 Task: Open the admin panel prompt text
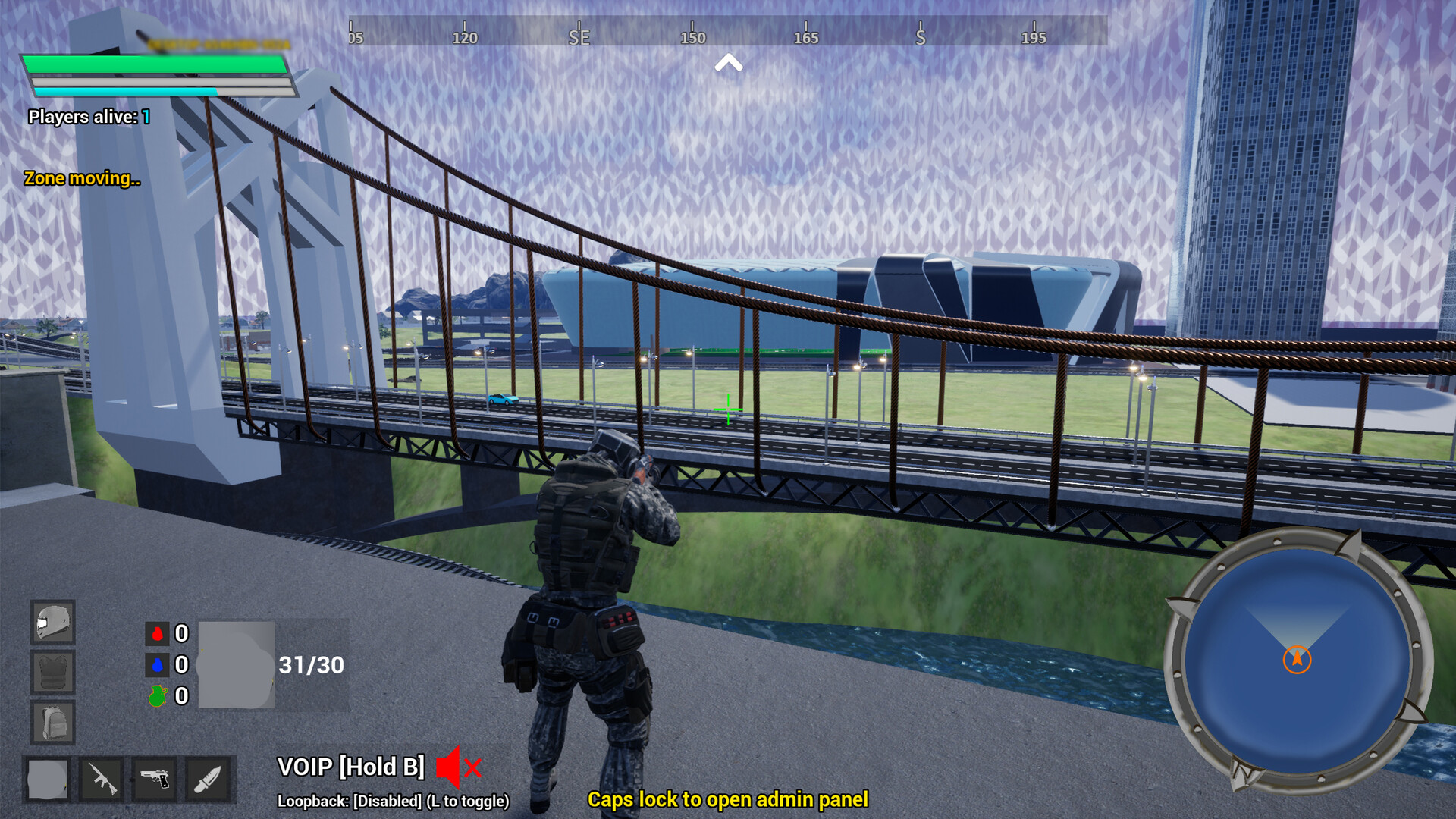728,800
